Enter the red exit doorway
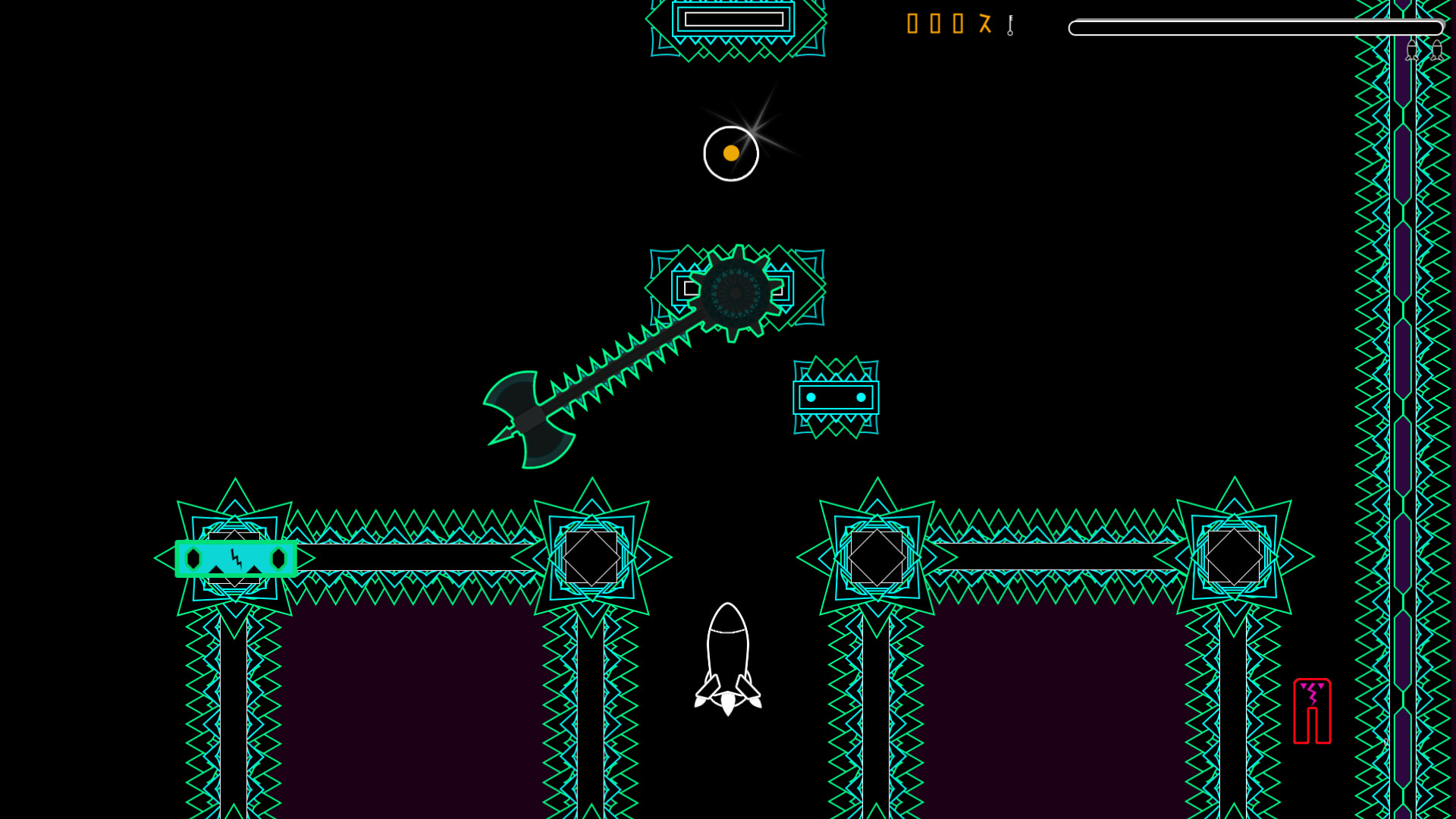The image size is (1456, 819). coord(1312,713)
